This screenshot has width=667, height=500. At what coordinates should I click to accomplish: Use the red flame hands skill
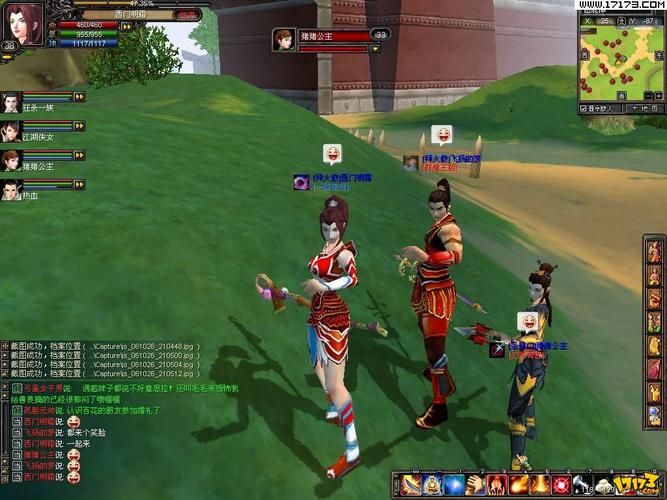pyautogui.click(x=498, y=486)
